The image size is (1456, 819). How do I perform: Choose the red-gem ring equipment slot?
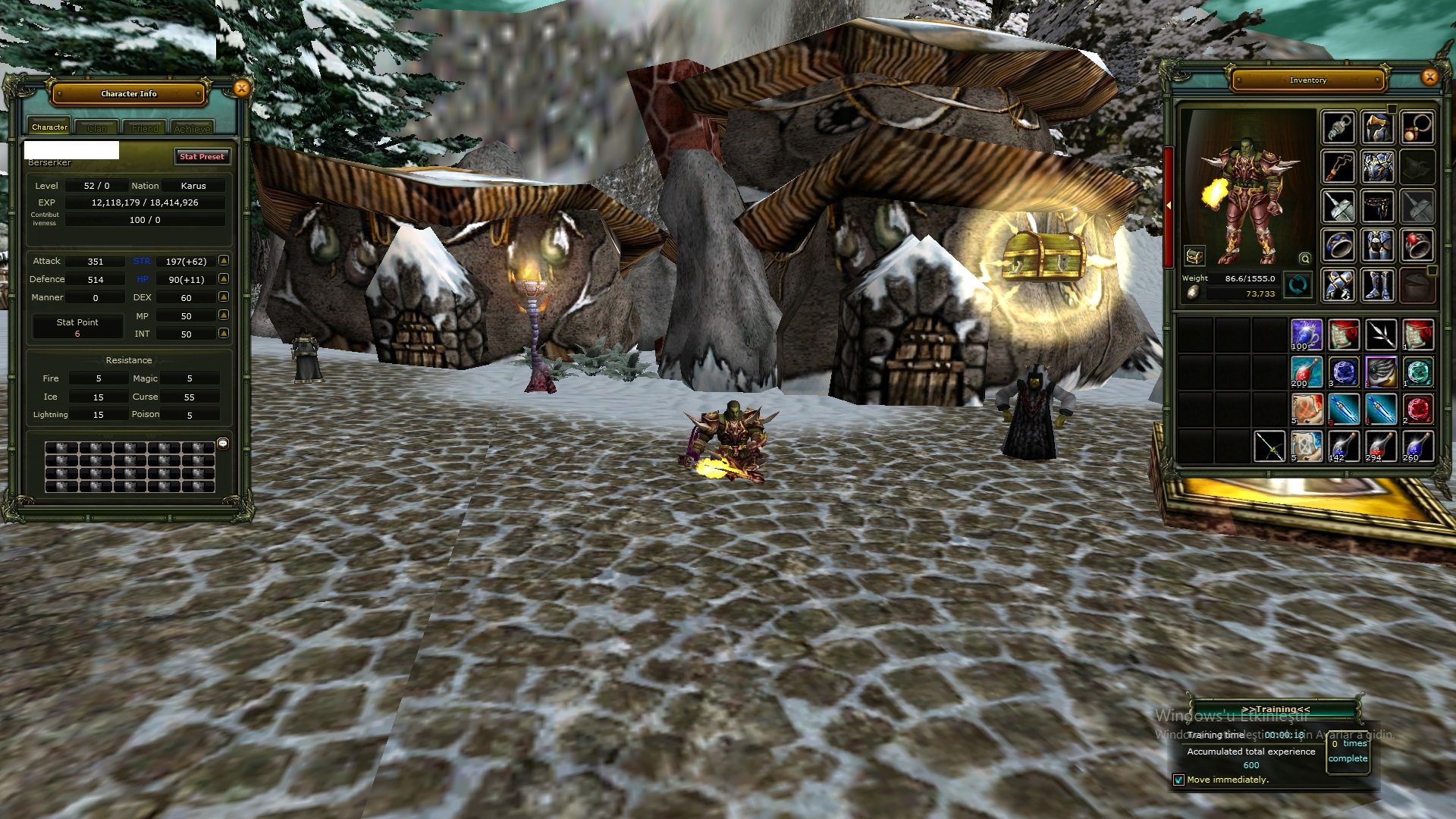click(1417, 246)
